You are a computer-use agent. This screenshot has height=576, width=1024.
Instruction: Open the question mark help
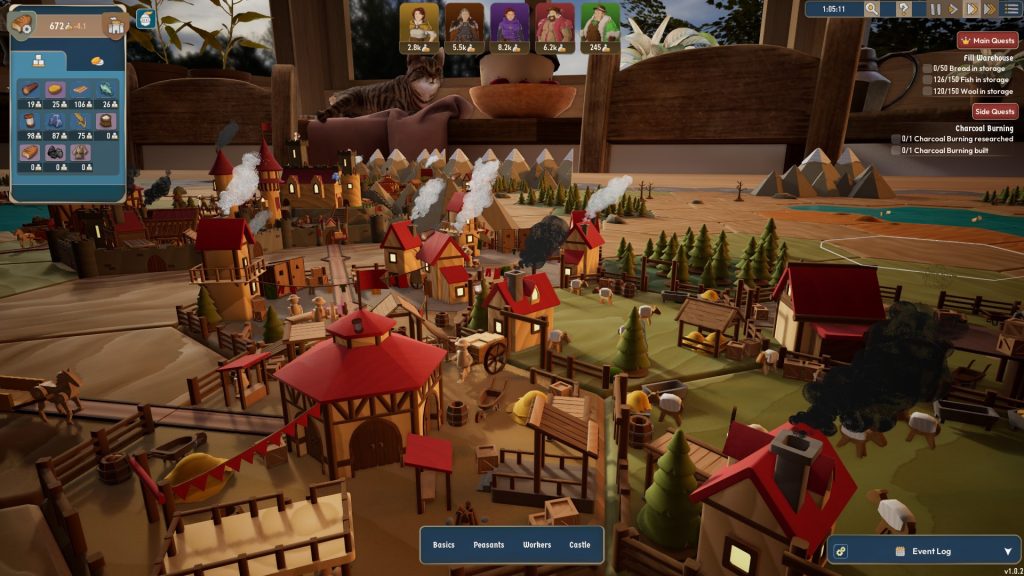(903, 9)
